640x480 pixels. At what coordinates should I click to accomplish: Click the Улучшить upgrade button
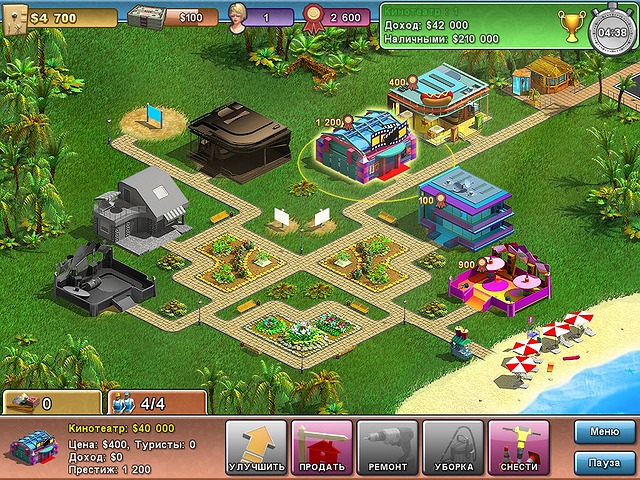257,447
